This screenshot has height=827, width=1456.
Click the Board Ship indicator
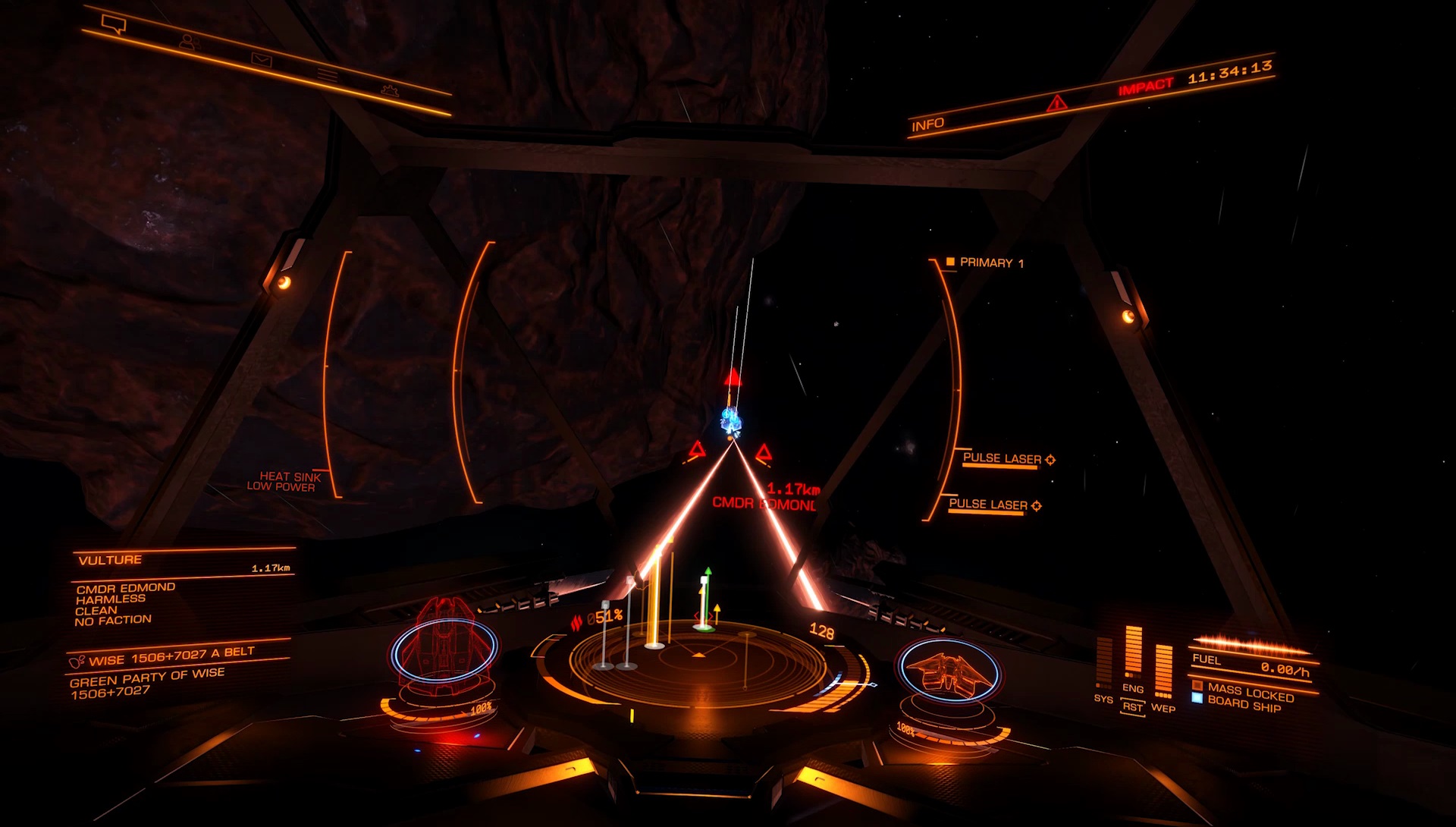point(1244,705)
